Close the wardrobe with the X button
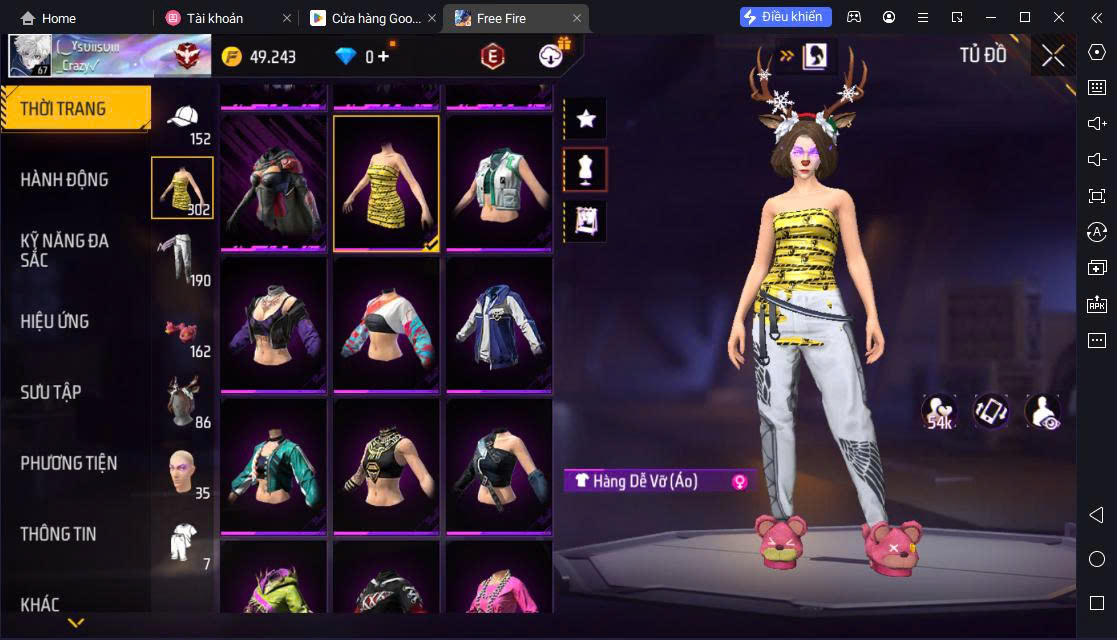 pos(1052,56)
